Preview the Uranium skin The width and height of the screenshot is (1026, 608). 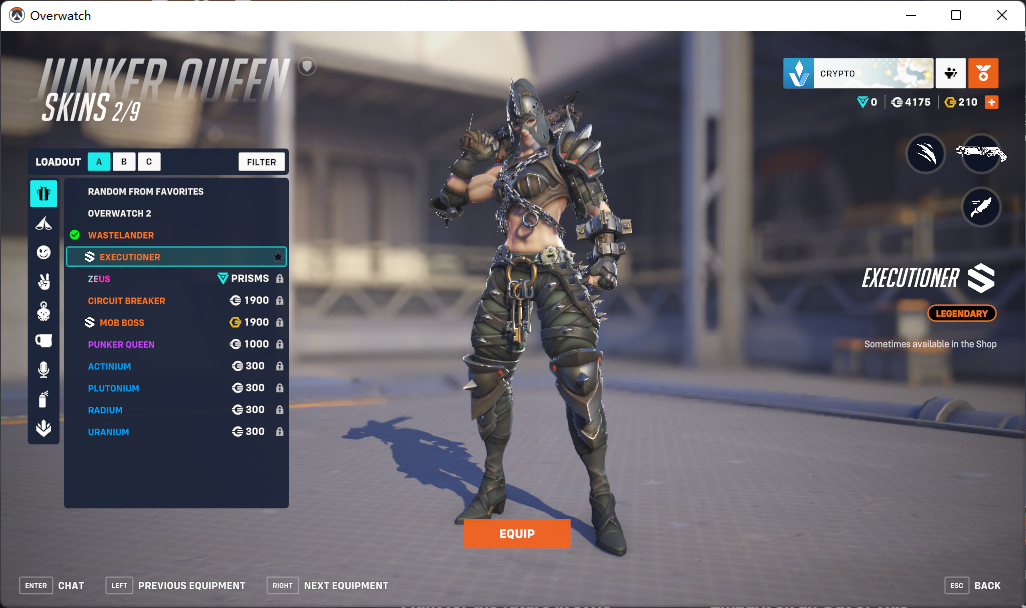coord(109,432)
